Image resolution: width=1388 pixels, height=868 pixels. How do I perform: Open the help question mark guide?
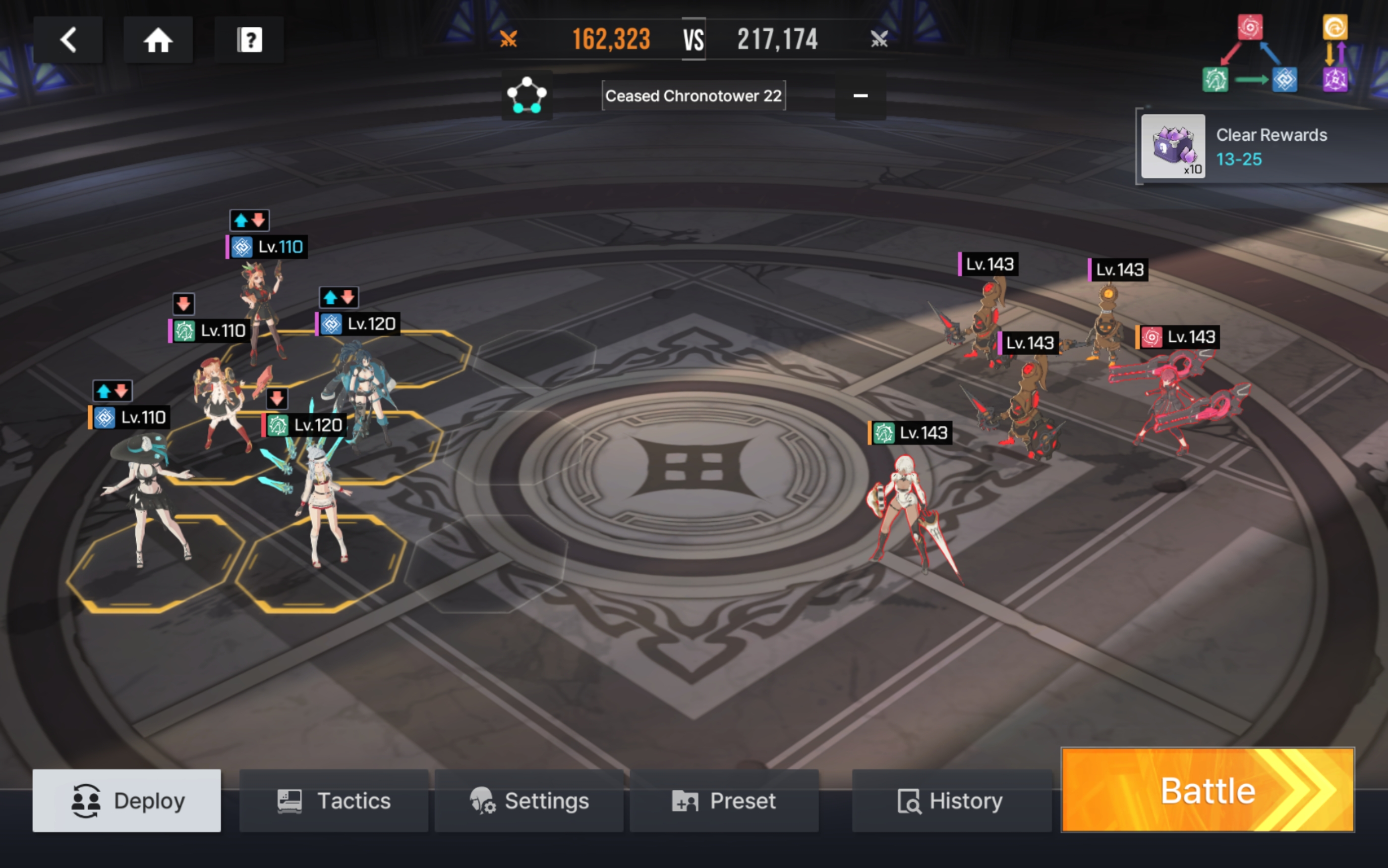click(249, 40)
